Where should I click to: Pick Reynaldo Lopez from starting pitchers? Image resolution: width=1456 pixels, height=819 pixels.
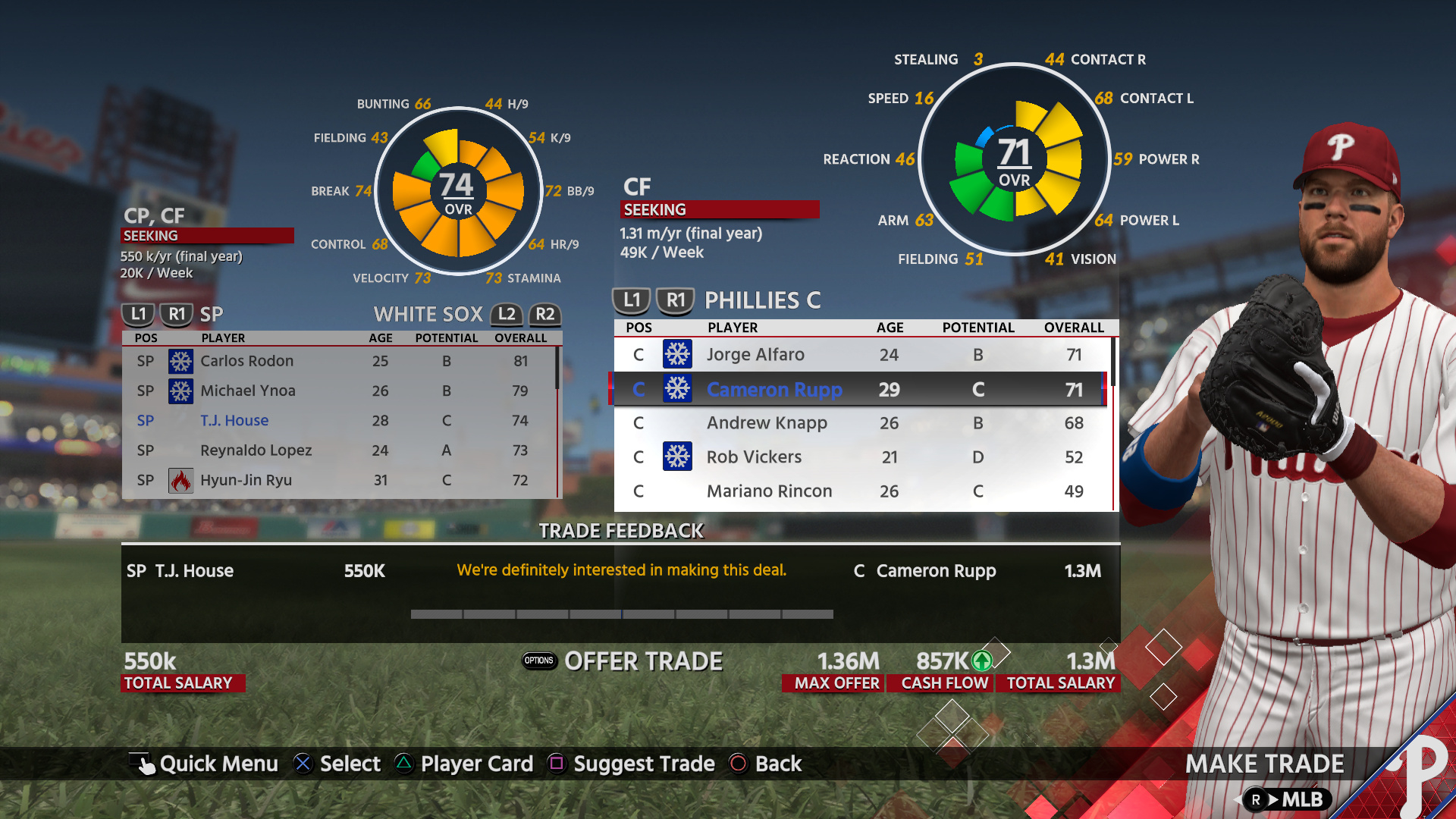[x=256, y=450]
